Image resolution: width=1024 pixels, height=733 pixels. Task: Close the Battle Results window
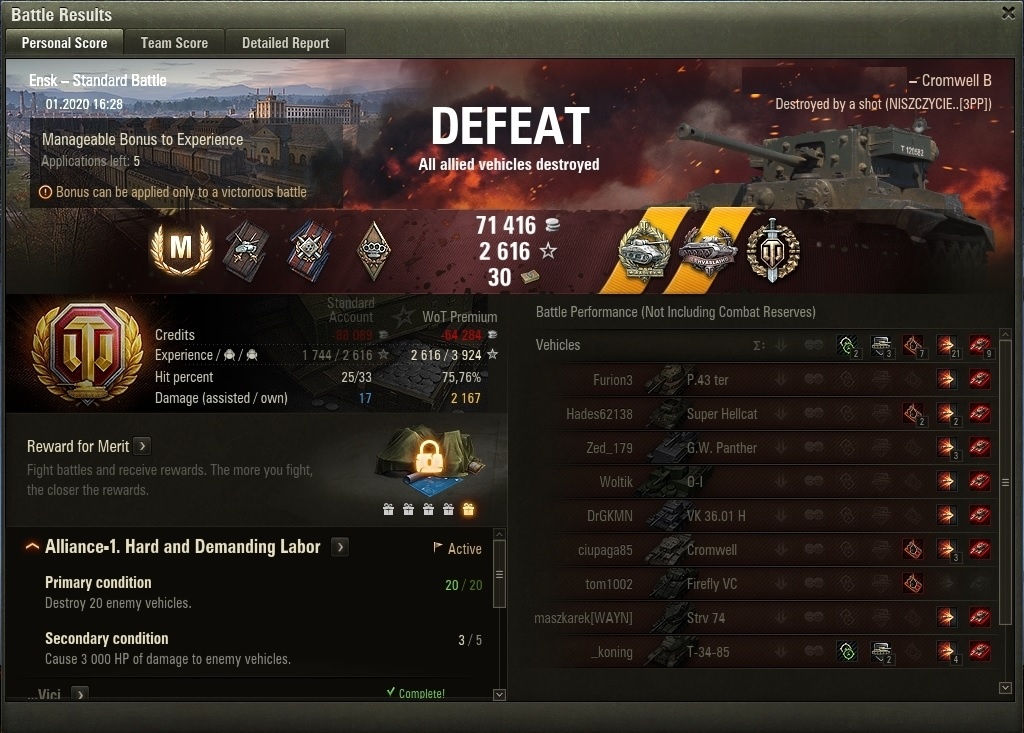[x=1008, y=13]
